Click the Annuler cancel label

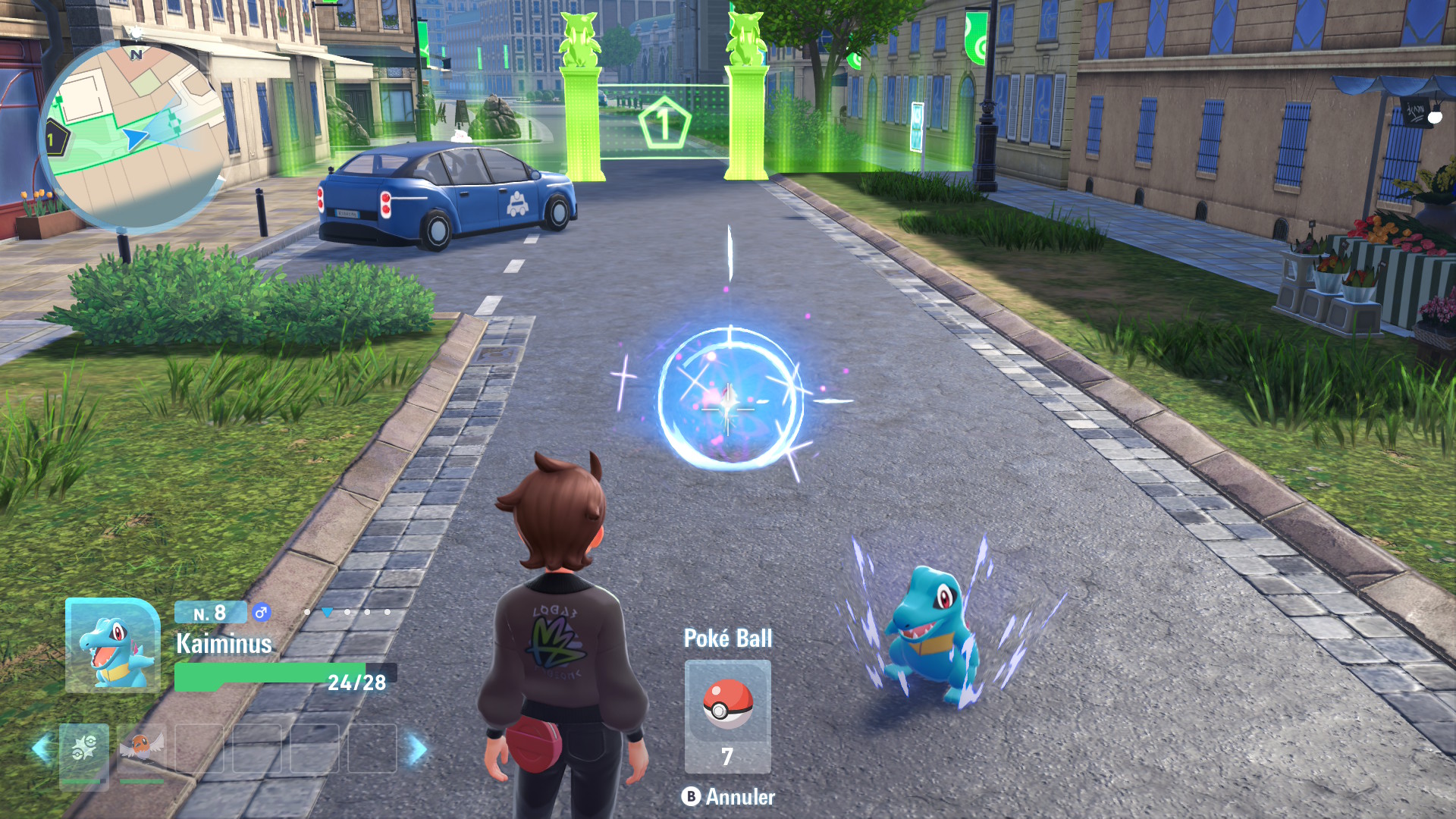[x=729, y=796]
